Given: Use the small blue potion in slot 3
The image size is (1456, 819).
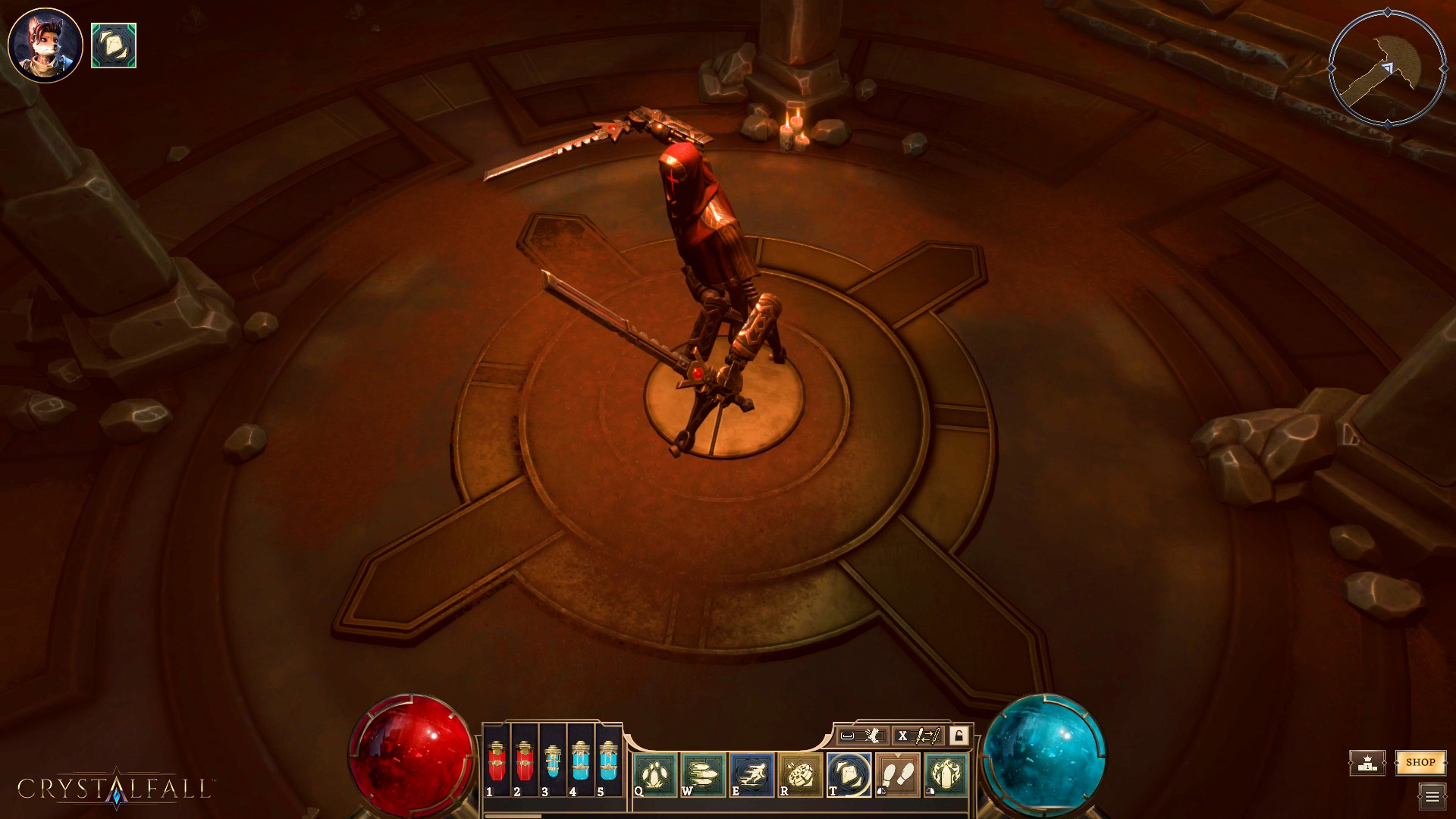Looking at the screenshot, I should point(553,762).
